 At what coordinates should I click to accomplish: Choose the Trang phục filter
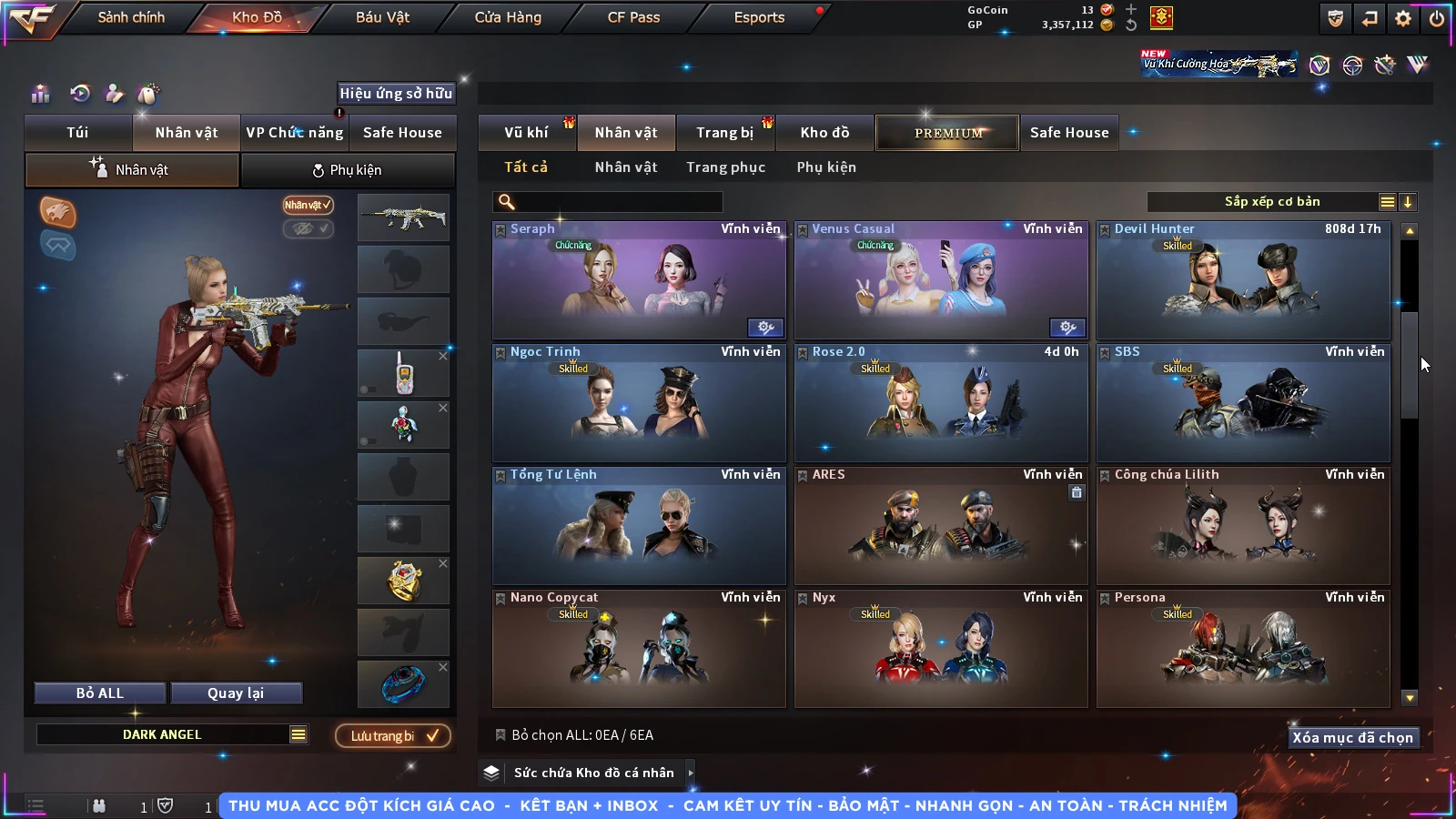725,167
